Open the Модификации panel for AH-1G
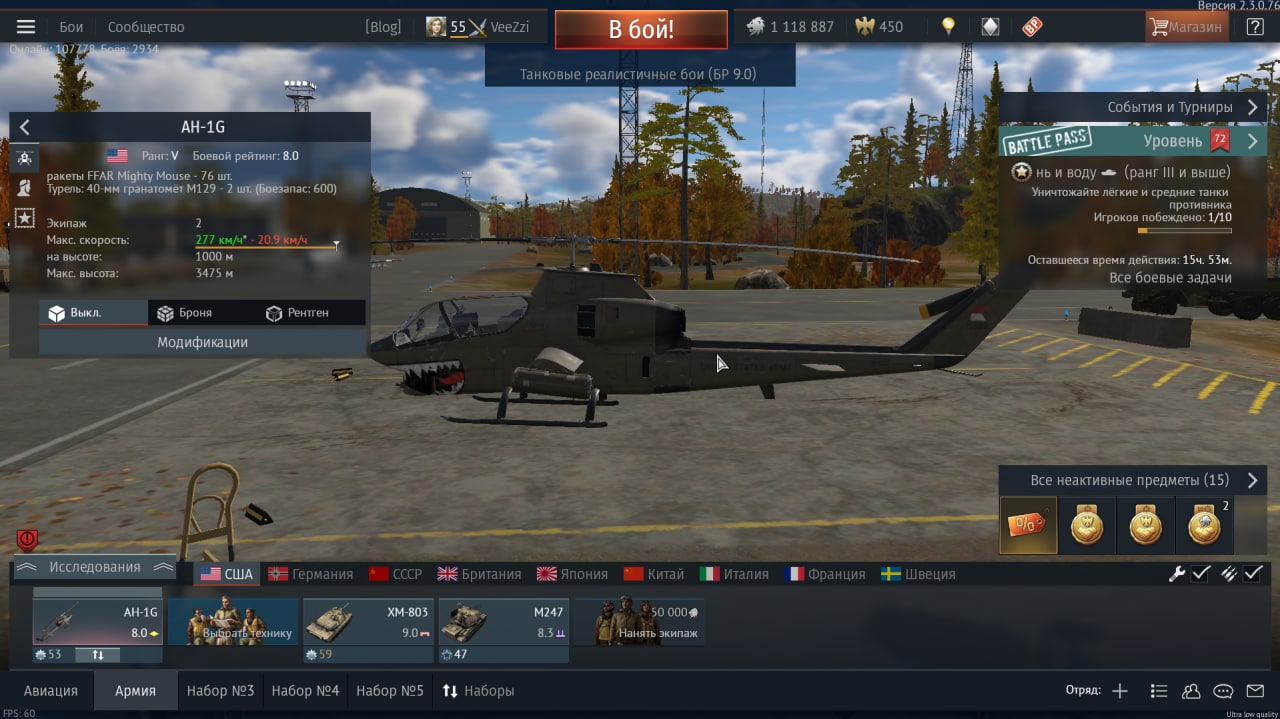This screenshot has width=1280, height=719. (202, 342)
